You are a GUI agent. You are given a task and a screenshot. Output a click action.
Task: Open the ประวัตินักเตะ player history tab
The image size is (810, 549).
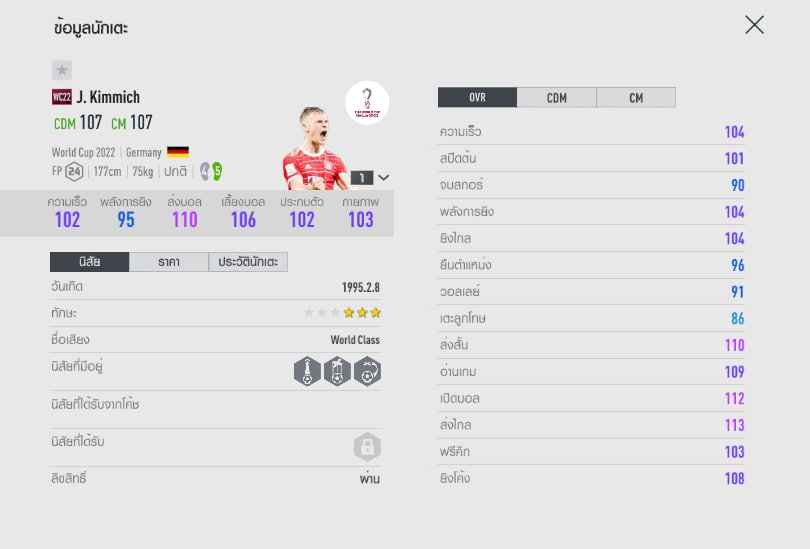coord(248,262)
